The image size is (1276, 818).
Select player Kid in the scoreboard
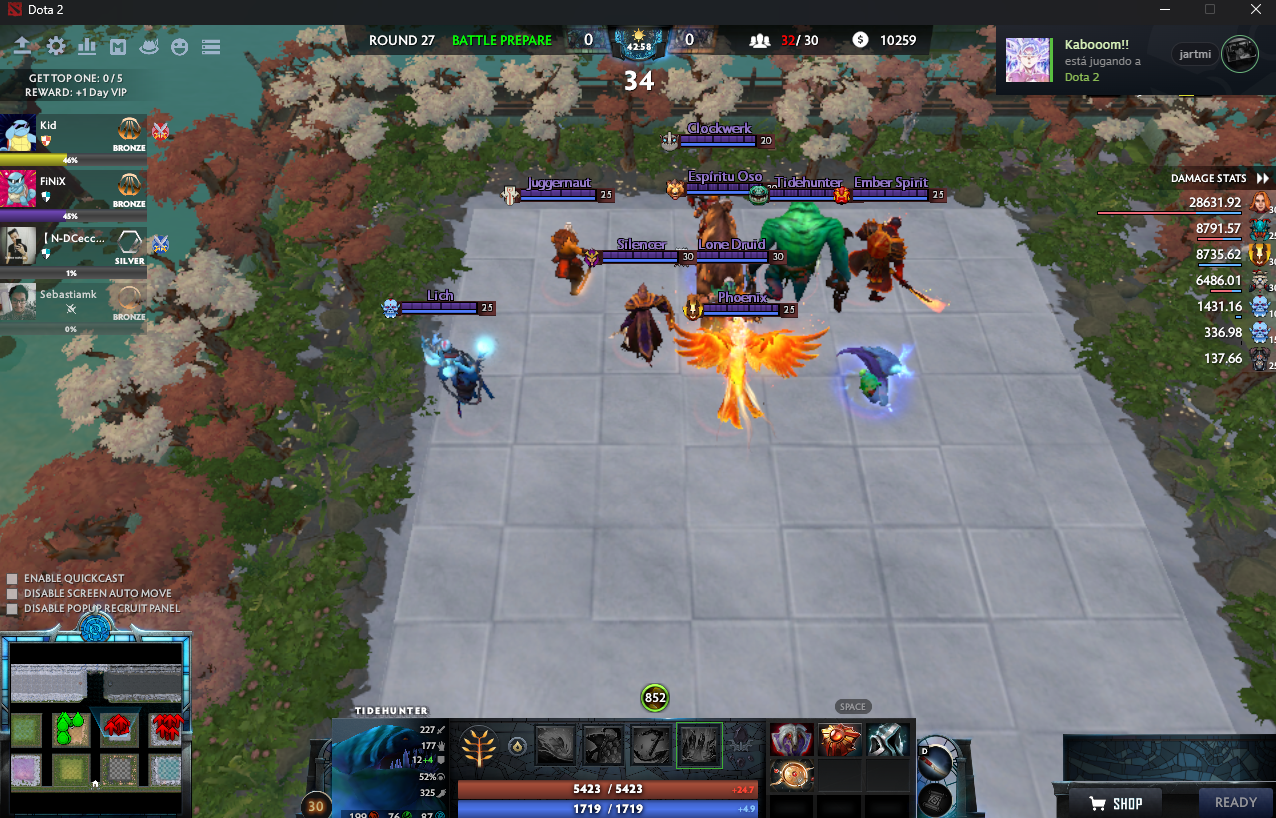[73, 134]
